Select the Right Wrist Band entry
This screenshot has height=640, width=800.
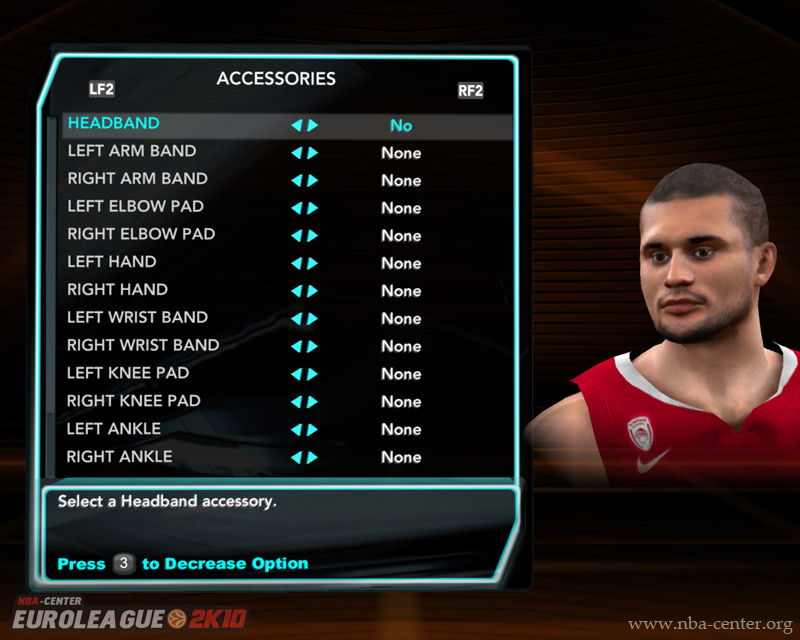click(143, 346)
